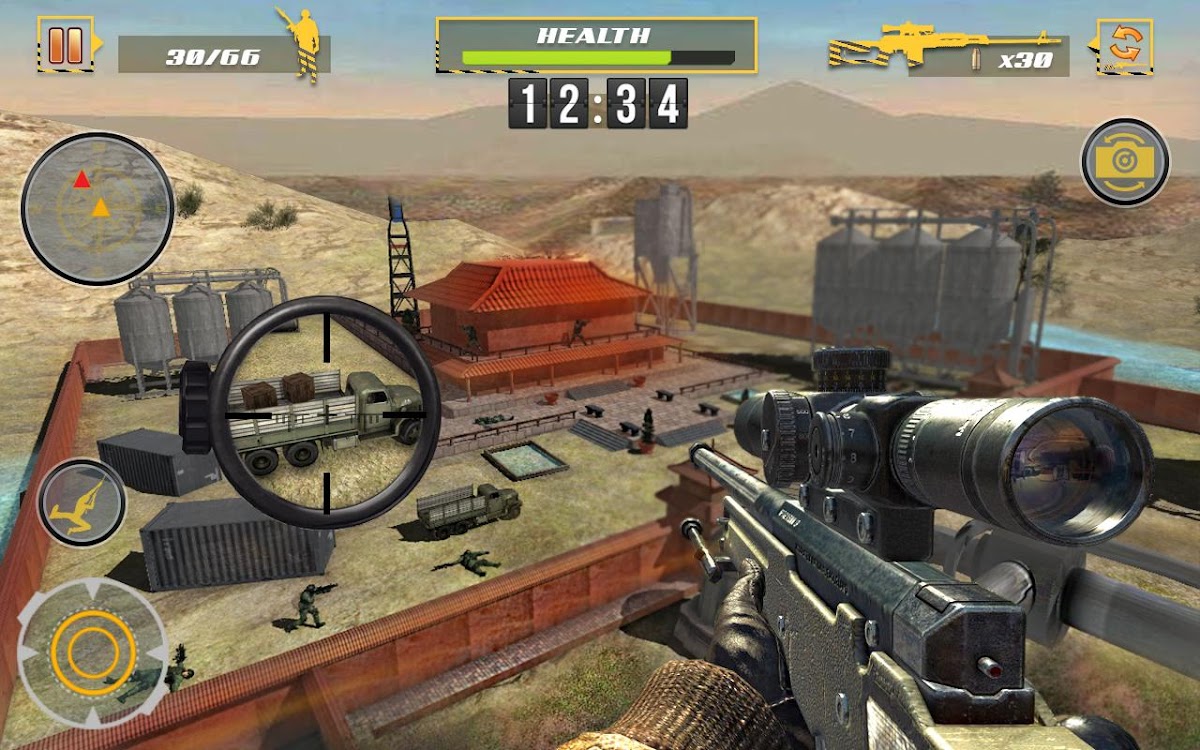Tap the weapon swap arrows button
Screen dimensions: 1200x750
(x=1126, y=45)
